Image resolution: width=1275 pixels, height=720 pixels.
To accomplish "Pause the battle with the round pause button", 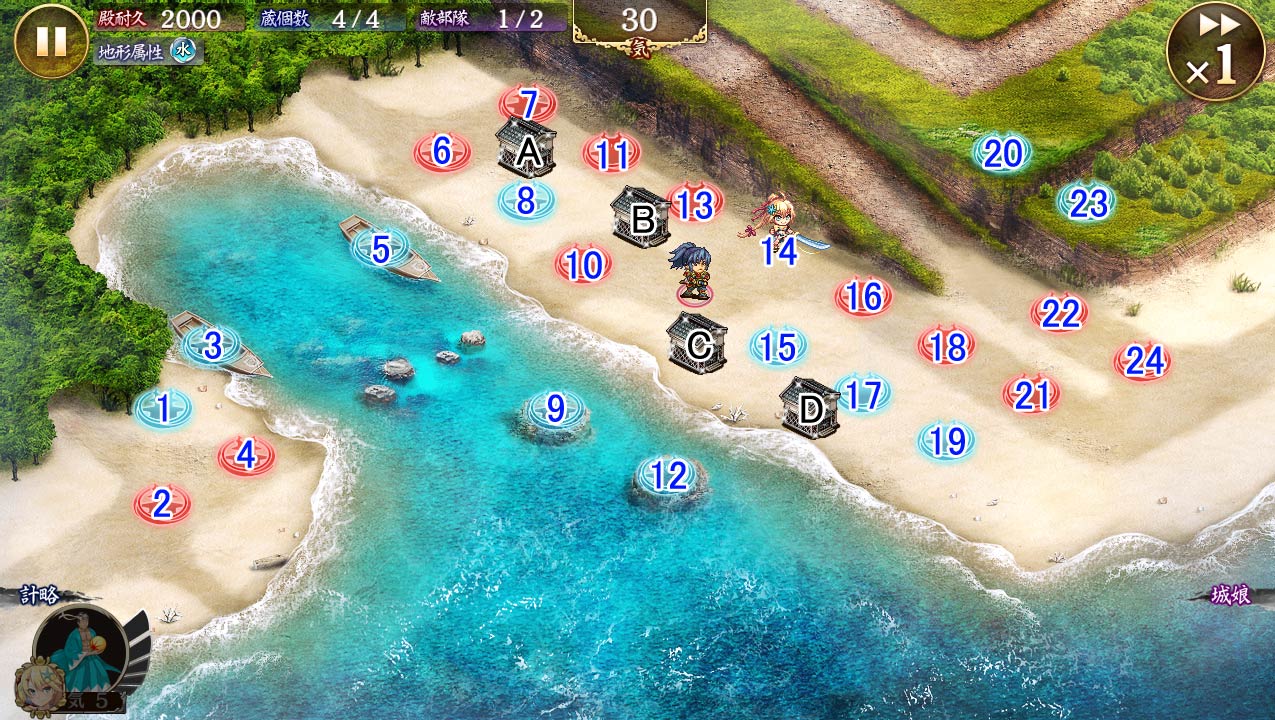I will (51, 41).
